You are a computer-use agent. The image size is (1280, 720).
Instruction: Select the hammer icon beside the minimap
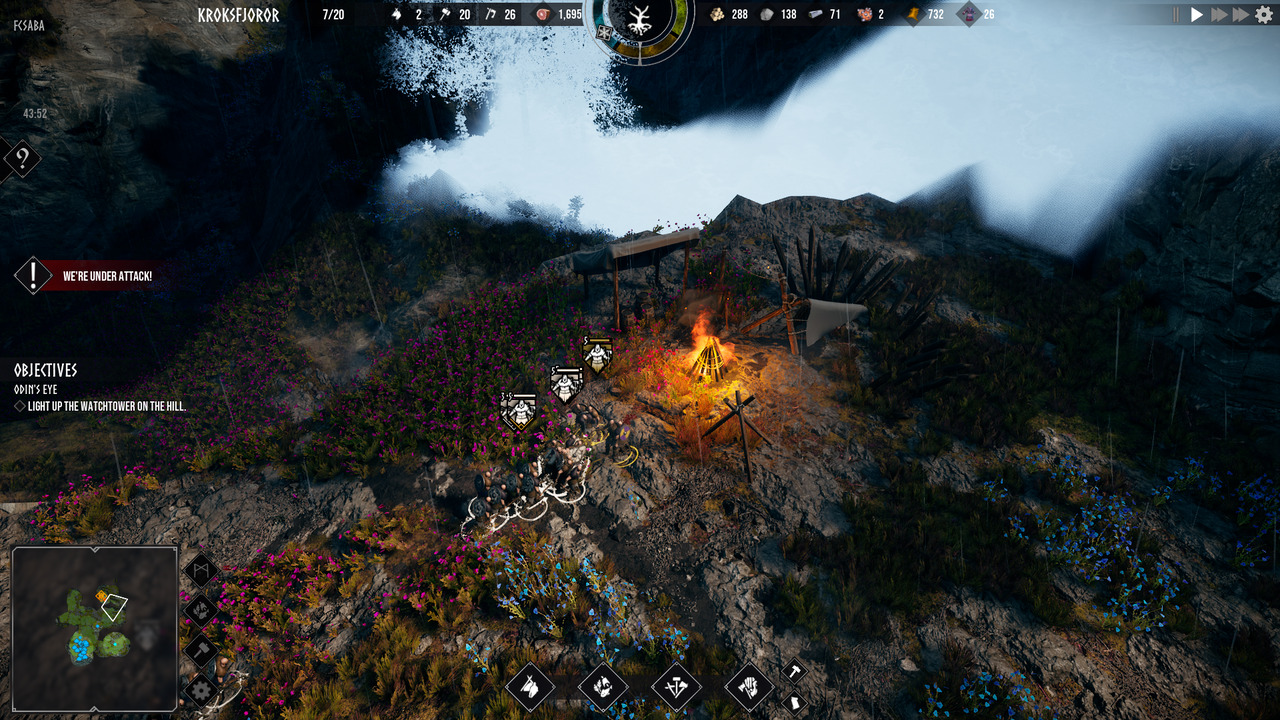[x=202, y=650]
